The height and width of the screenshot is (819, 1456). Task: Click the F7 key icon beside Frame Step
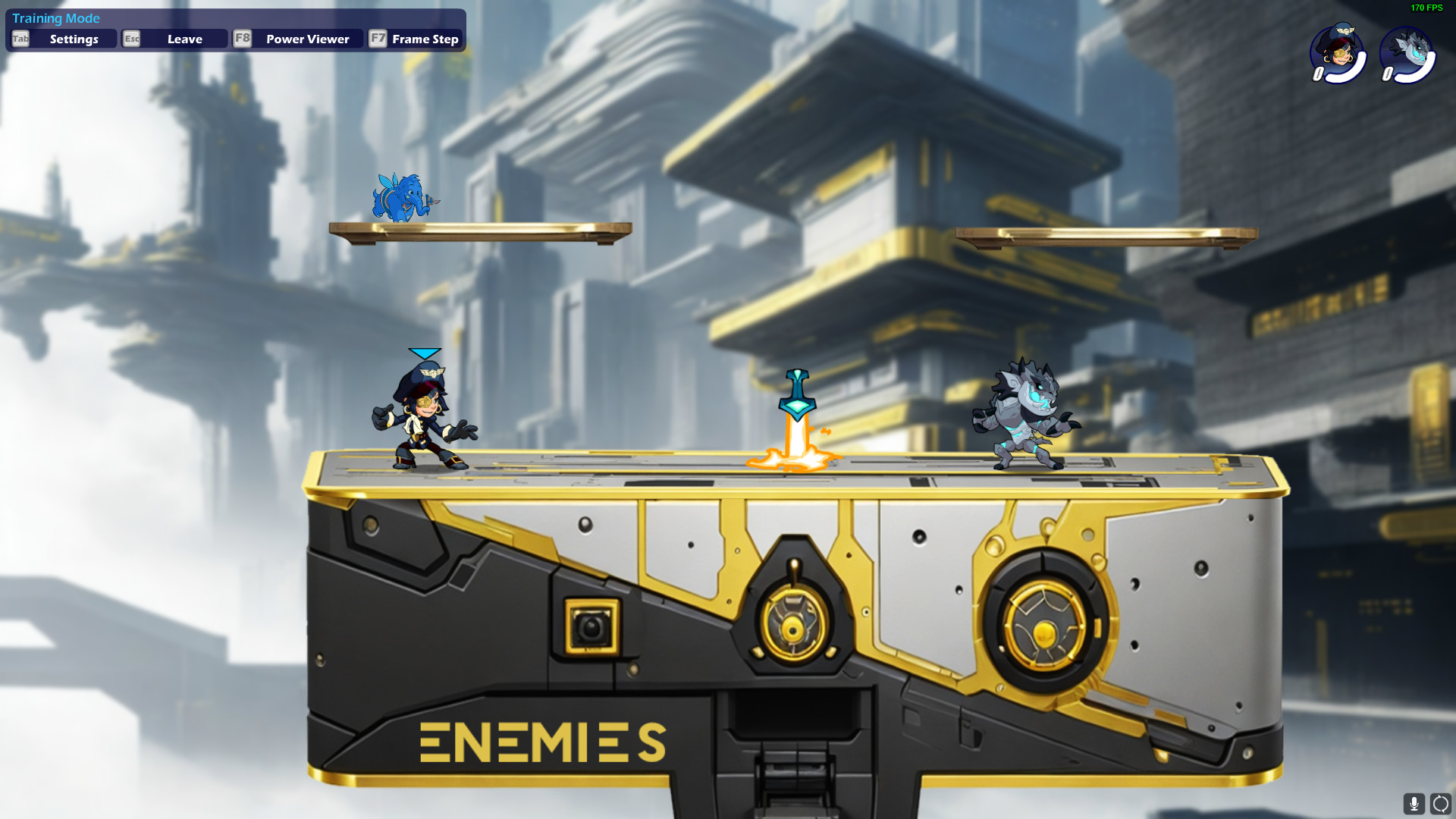pyautogui.click(x=378, y=39)
